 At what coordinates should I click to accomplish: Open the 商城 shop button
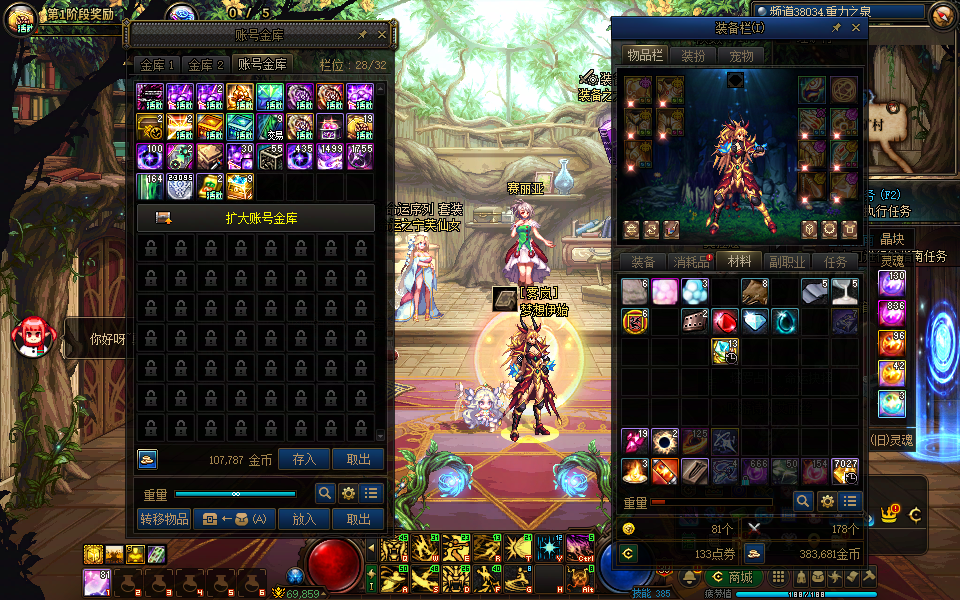pyautogui.click(x=732, y=578)
